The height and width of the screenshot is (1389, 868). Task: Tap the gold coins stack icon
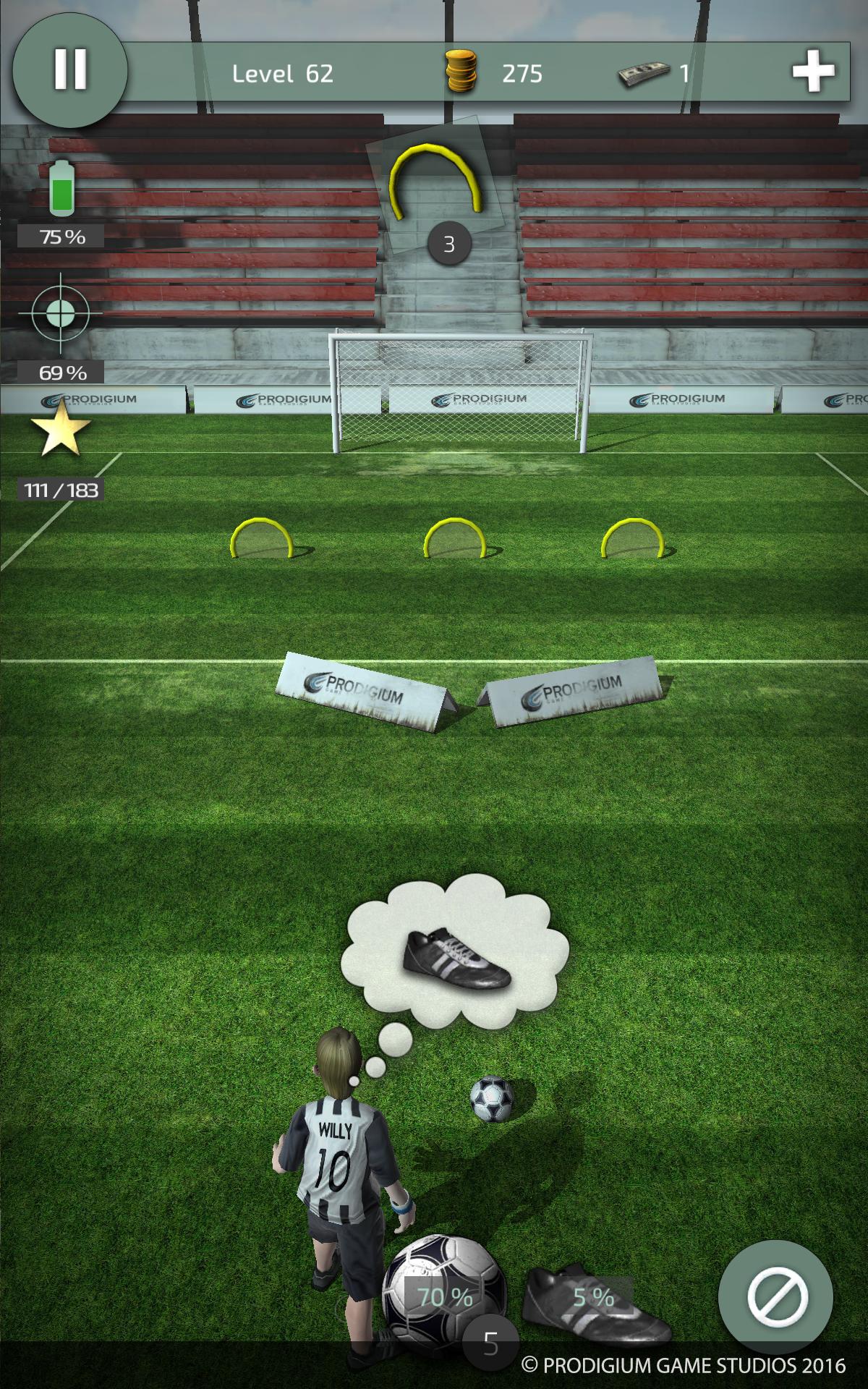pyautogui.click(x=461, y=72)
